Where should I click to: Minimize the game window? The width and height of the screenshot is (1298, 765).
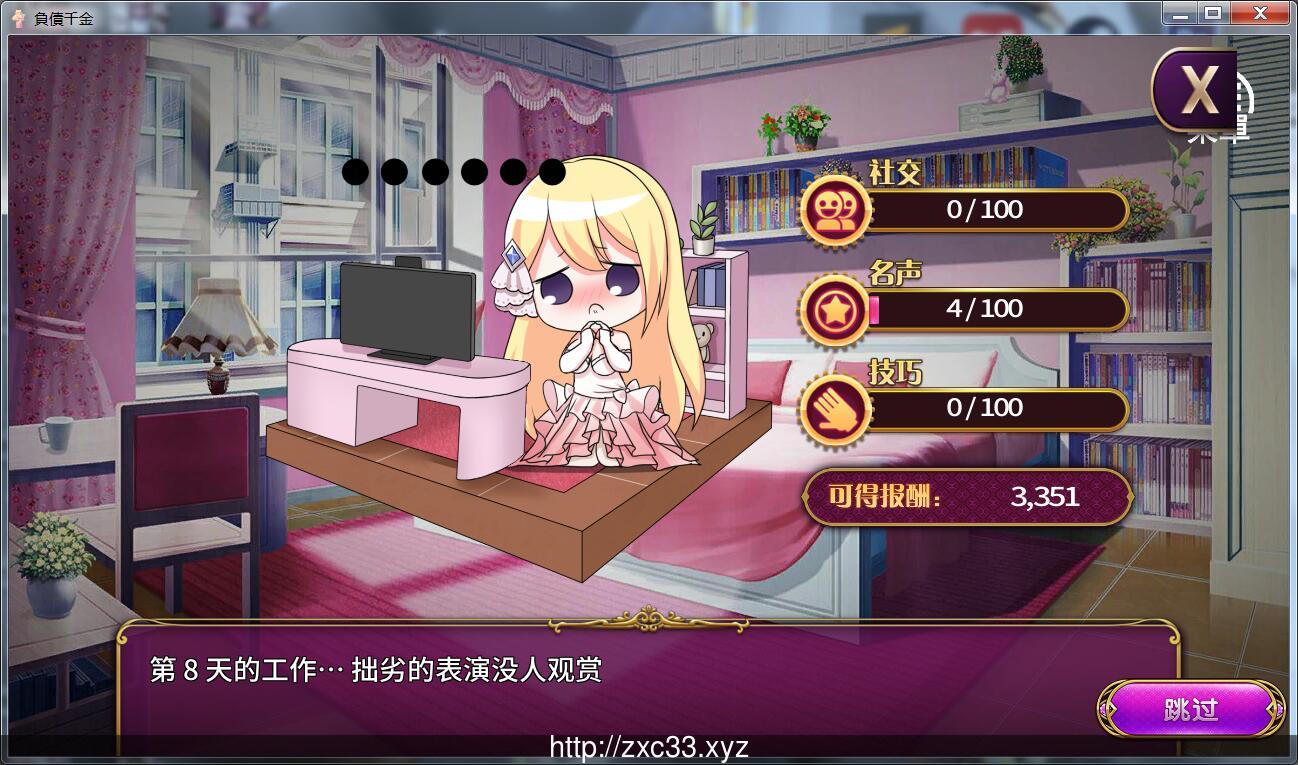[1181, 13]
